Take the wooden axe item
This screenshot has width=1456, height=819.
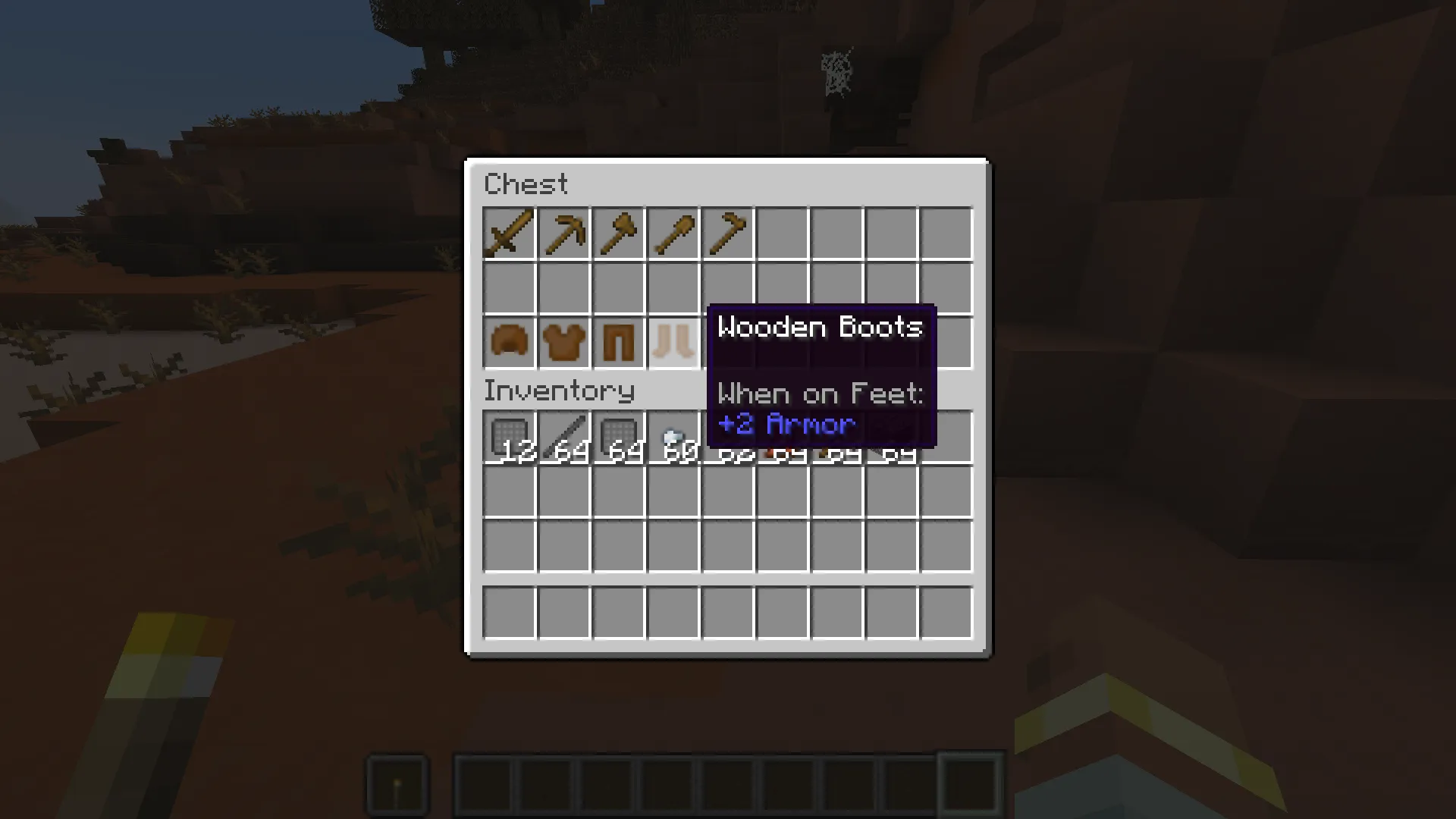click(618, 234)
